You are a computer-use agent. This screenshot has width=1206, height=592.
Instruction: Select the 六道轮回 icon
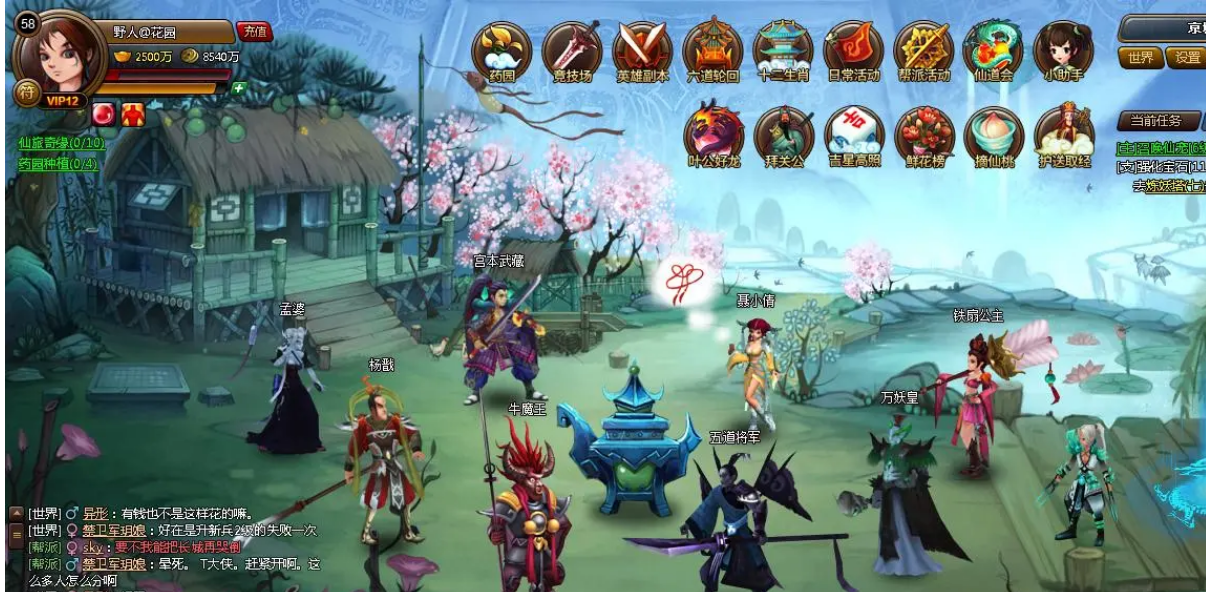(713, 50)
